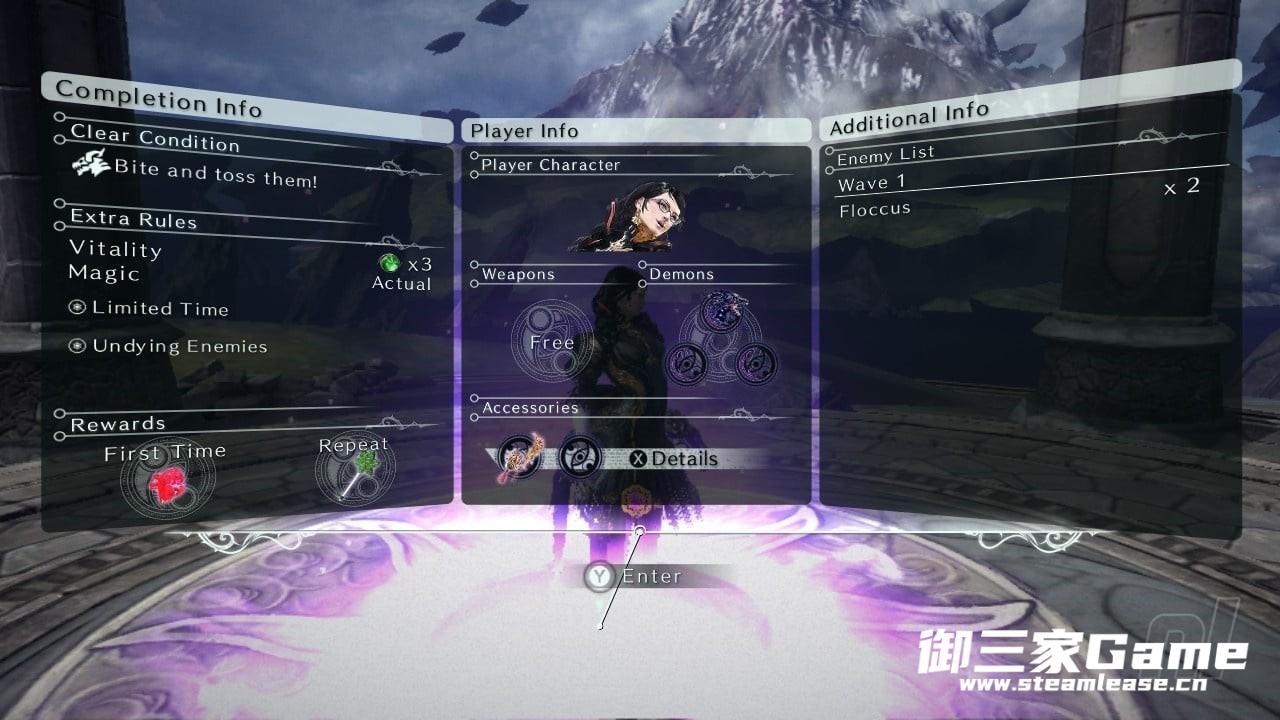The width and height of the screenshot is (1280, 720).
Task: Select the Bite and toss them clear condition
Action: click(215, 173)
